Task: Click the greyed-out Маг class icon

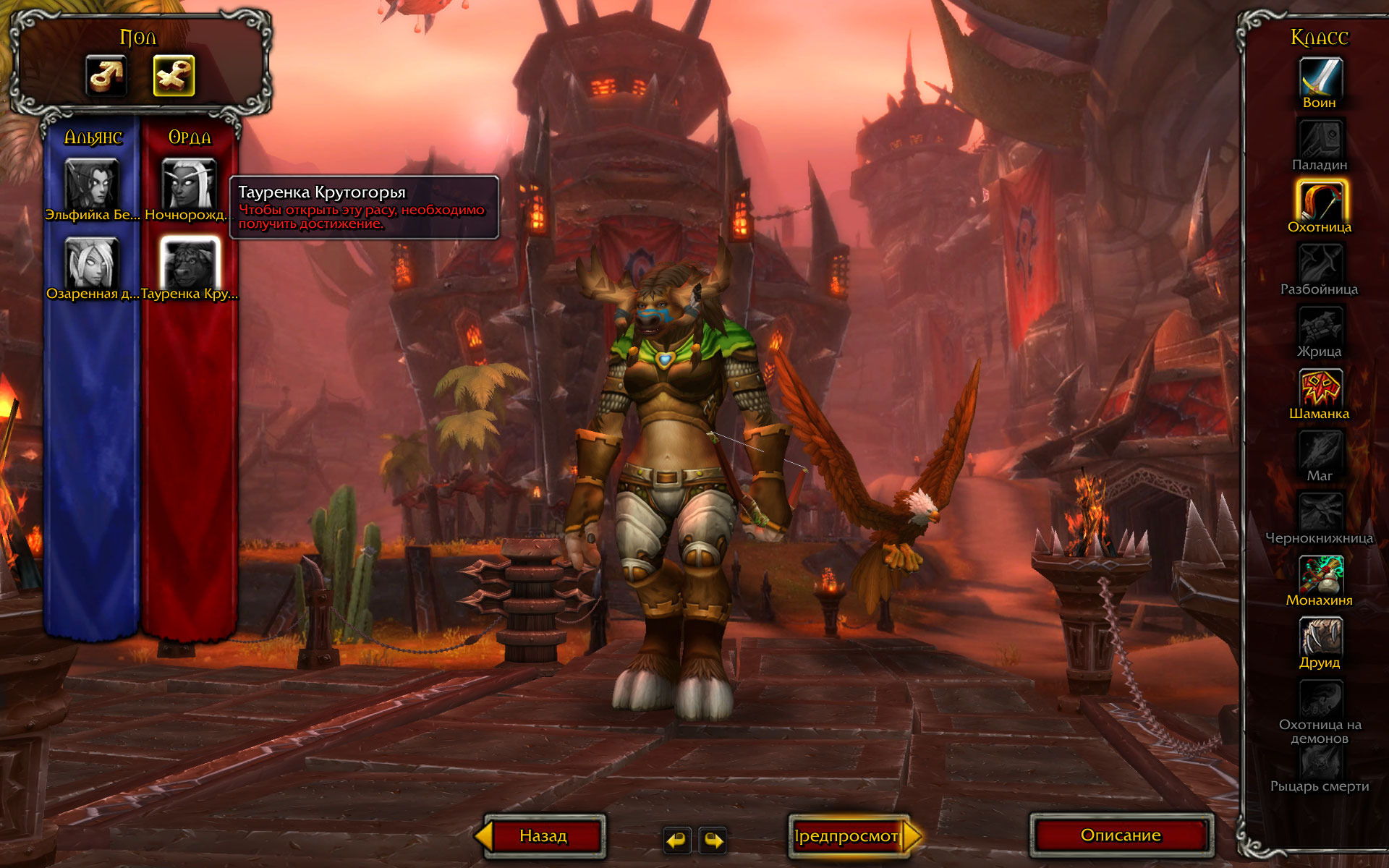Action: 1320,450
